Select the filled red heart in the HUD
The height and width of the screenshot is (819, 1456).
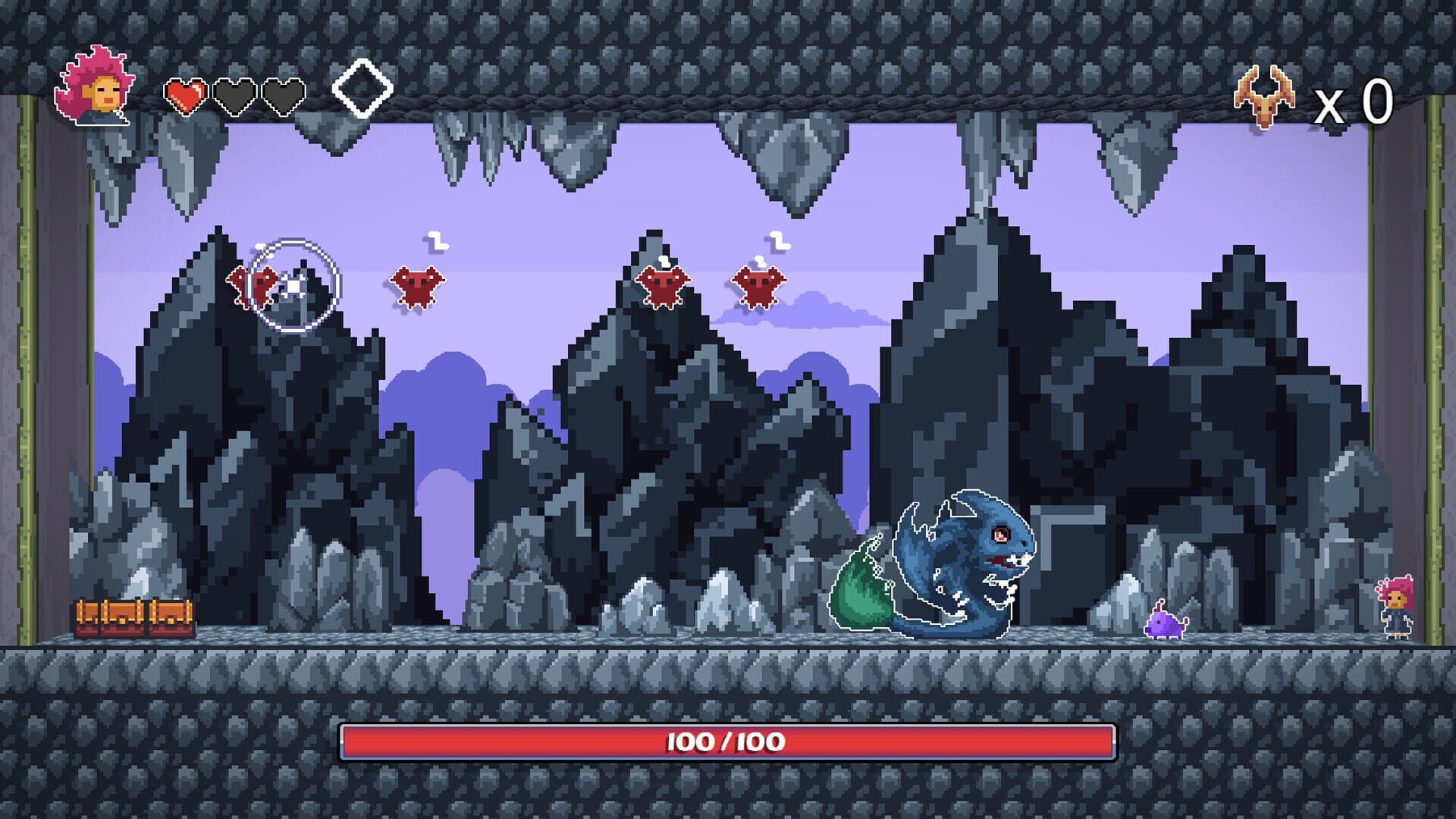pos(187,97)
